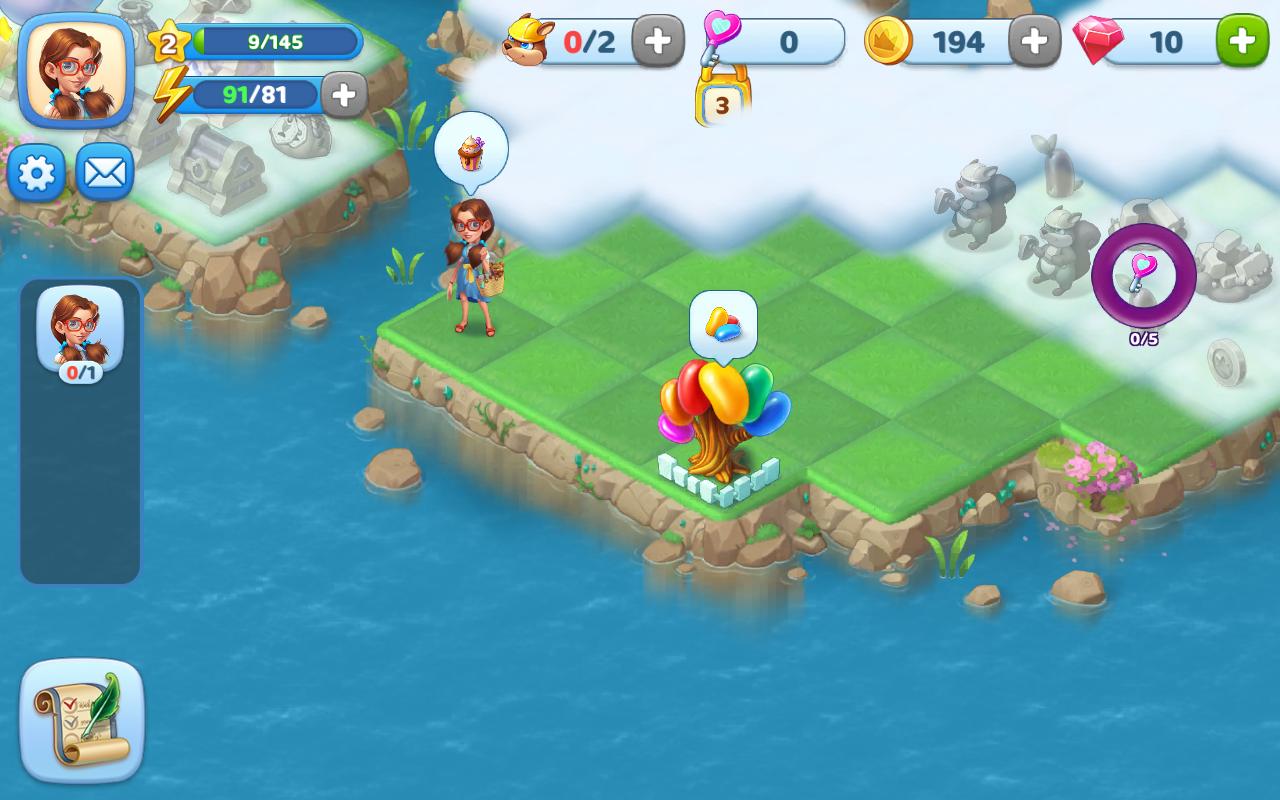
Task: Buy more ruby gems with green plus
Action: coord(1242,41)
